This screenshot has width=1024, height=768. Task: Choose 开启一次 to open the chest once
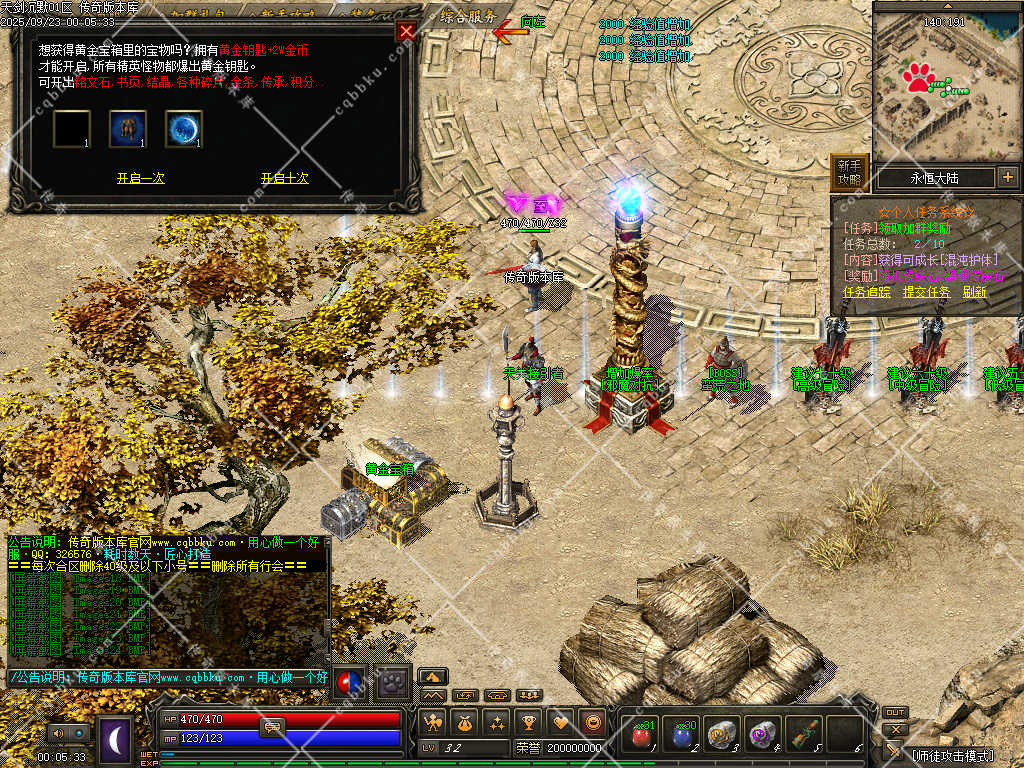coord(140,178)
